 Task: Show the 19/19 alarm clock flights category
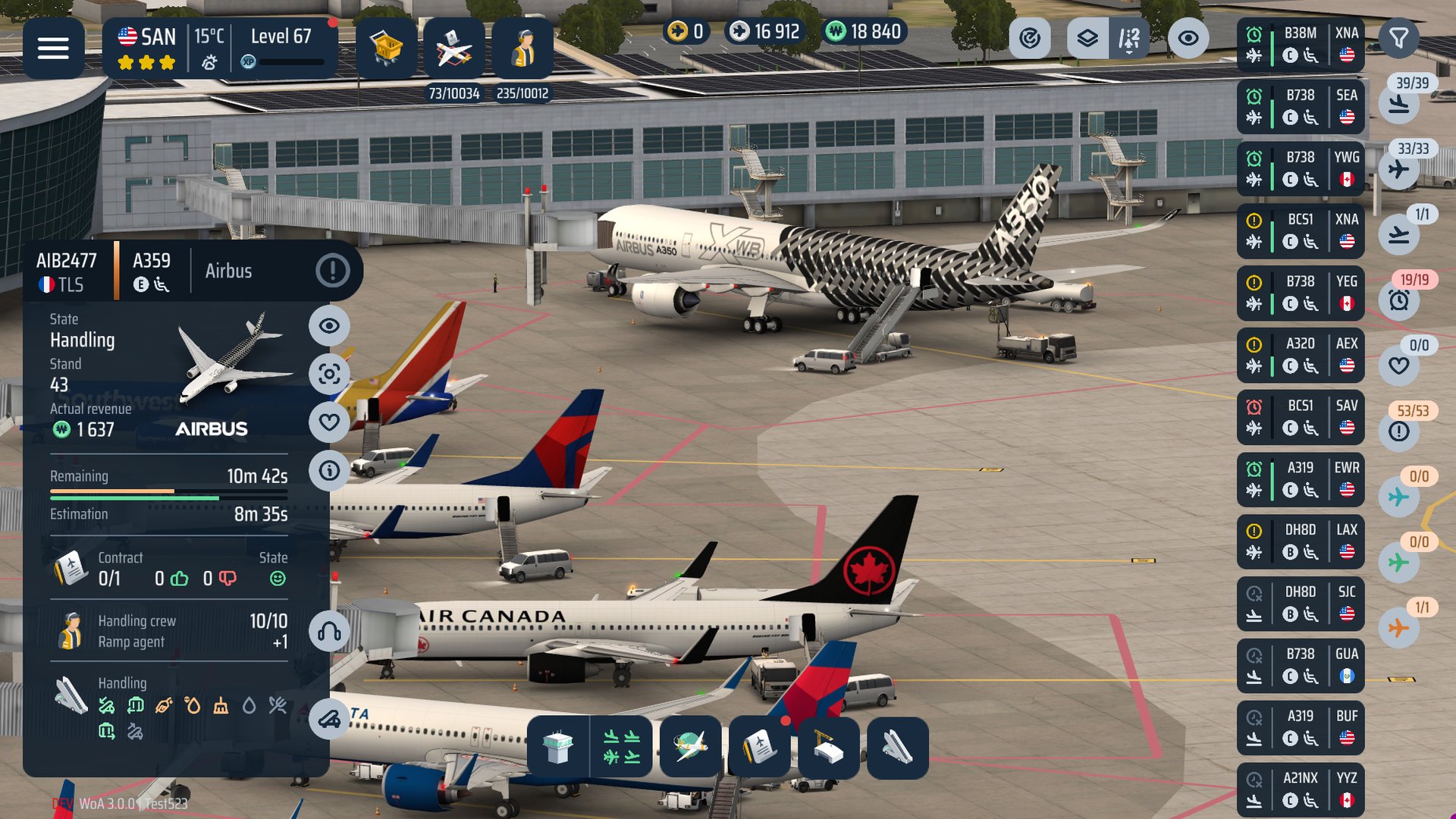[1399, 300]
